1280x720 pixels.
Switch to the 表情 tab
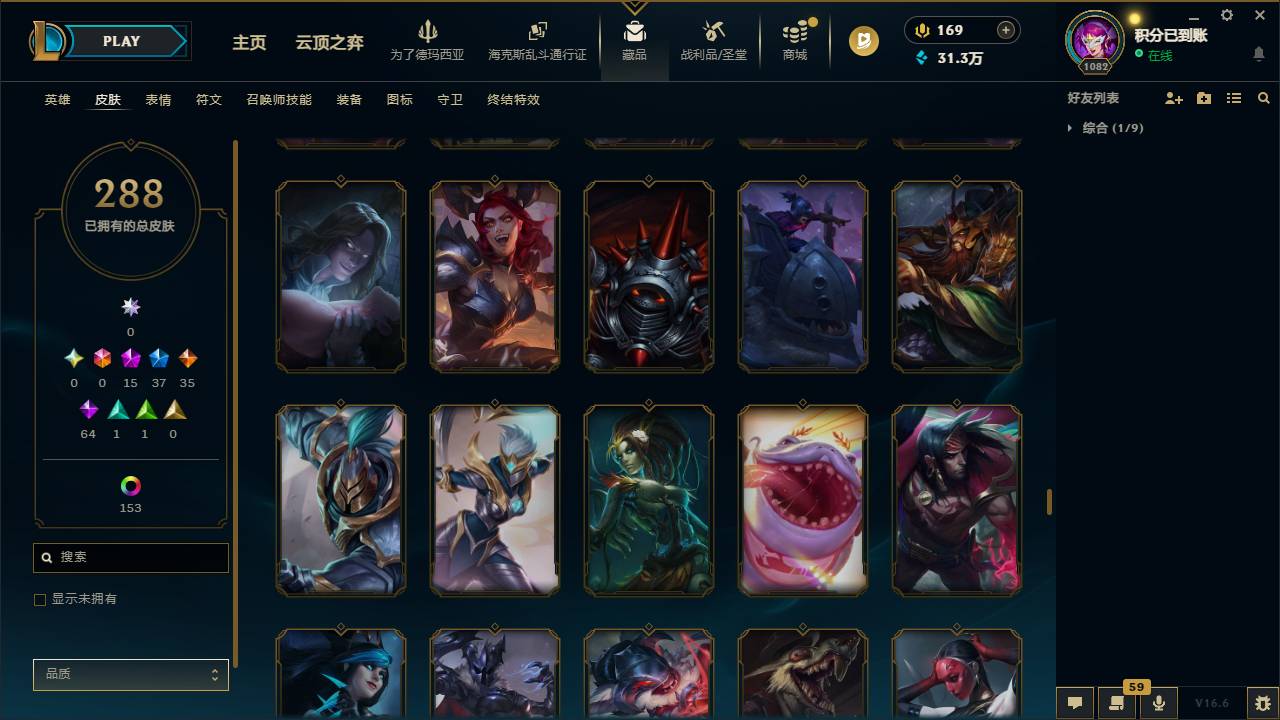[x=159, y=100]
